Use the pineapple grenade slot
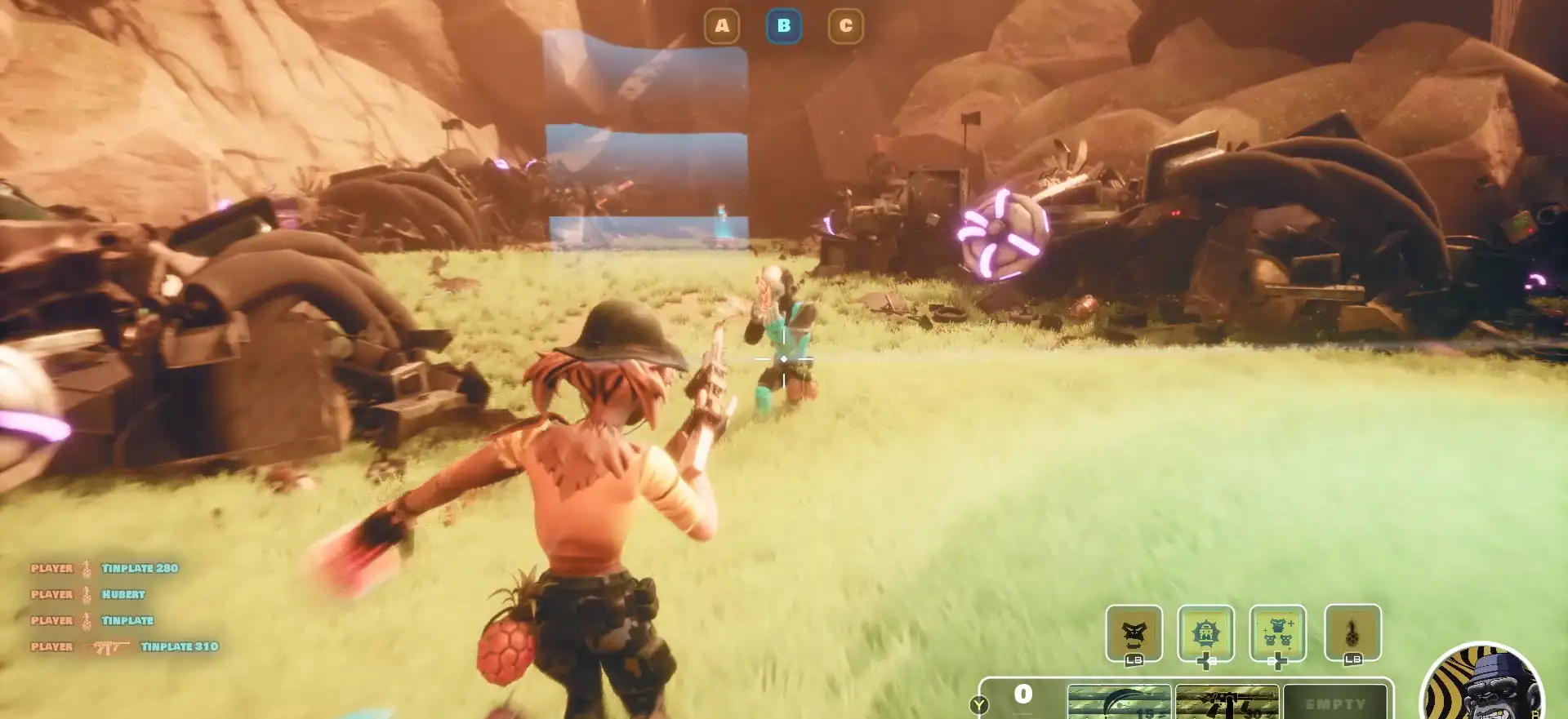This screenshot has width=1568, height=719. pyautogui.click(x=1352, y=632)
